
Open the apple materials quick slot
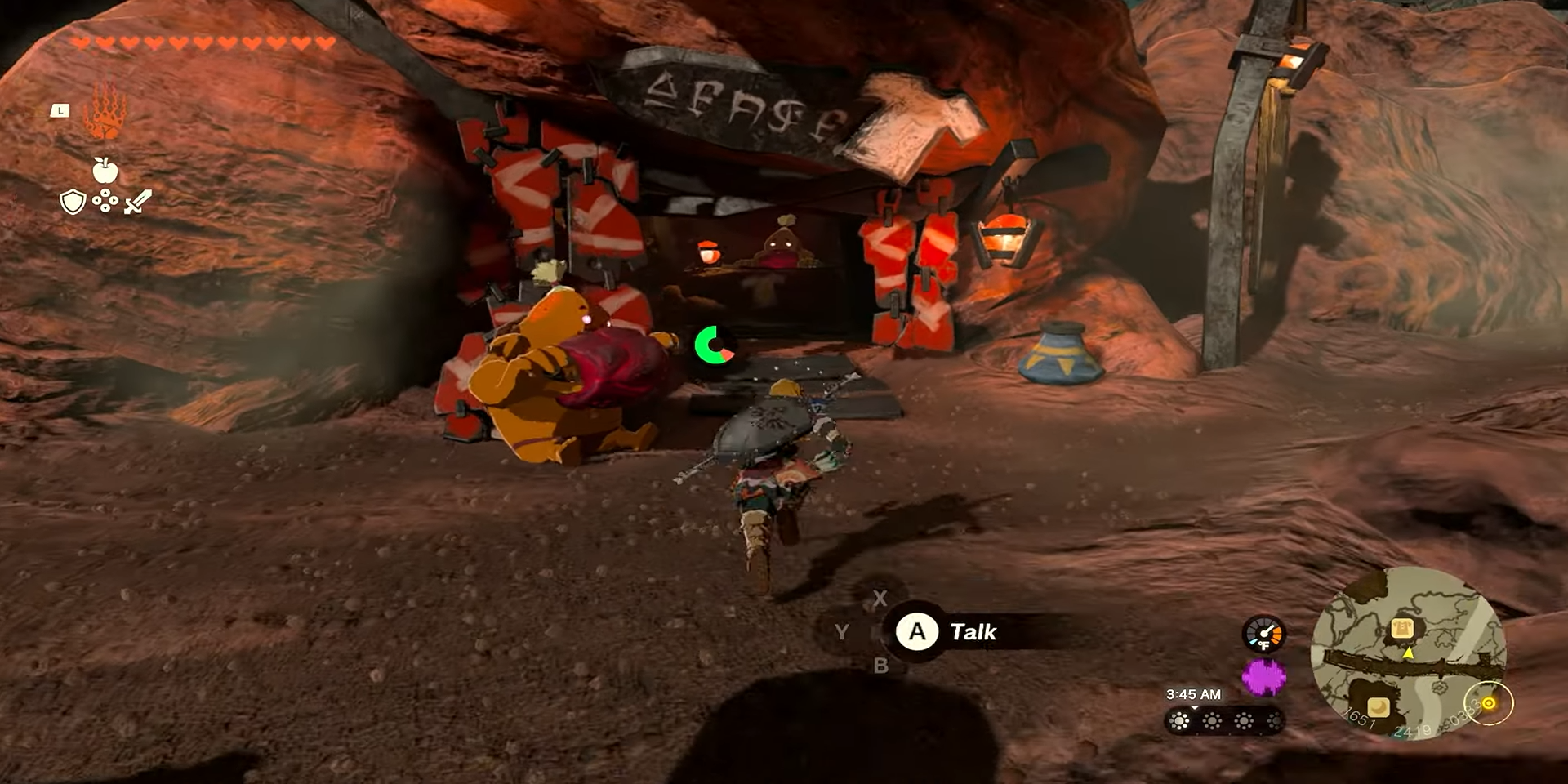pyautogui.click(x=105, y=170)
